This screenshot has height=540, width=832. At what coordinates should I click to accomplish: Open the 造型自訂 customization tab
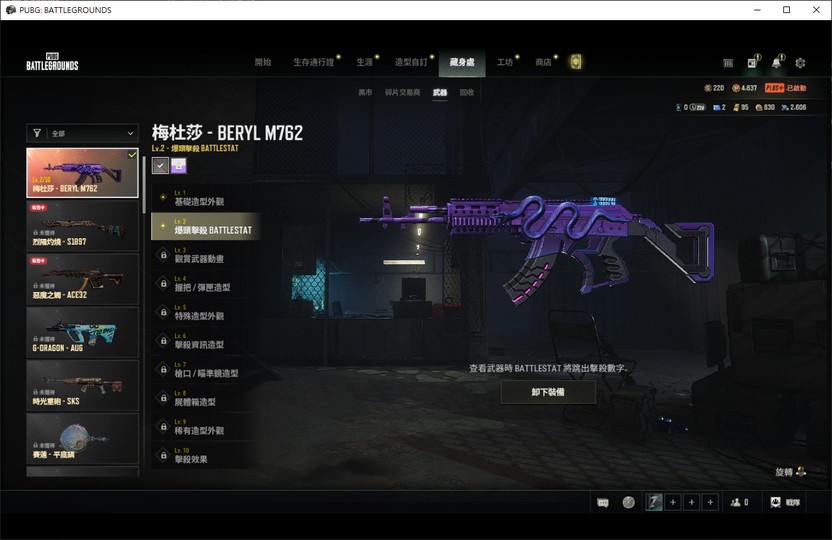point(410,62)
